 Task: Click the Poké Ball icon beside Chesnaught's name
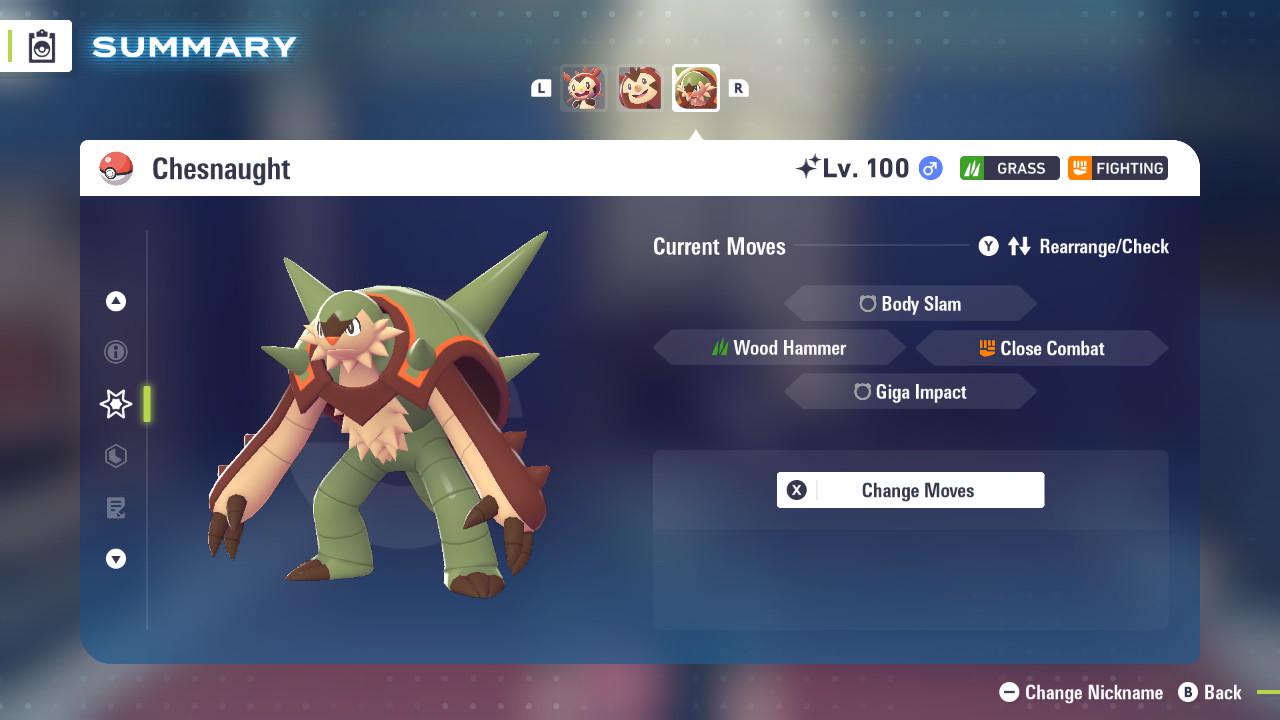[116, 168]
